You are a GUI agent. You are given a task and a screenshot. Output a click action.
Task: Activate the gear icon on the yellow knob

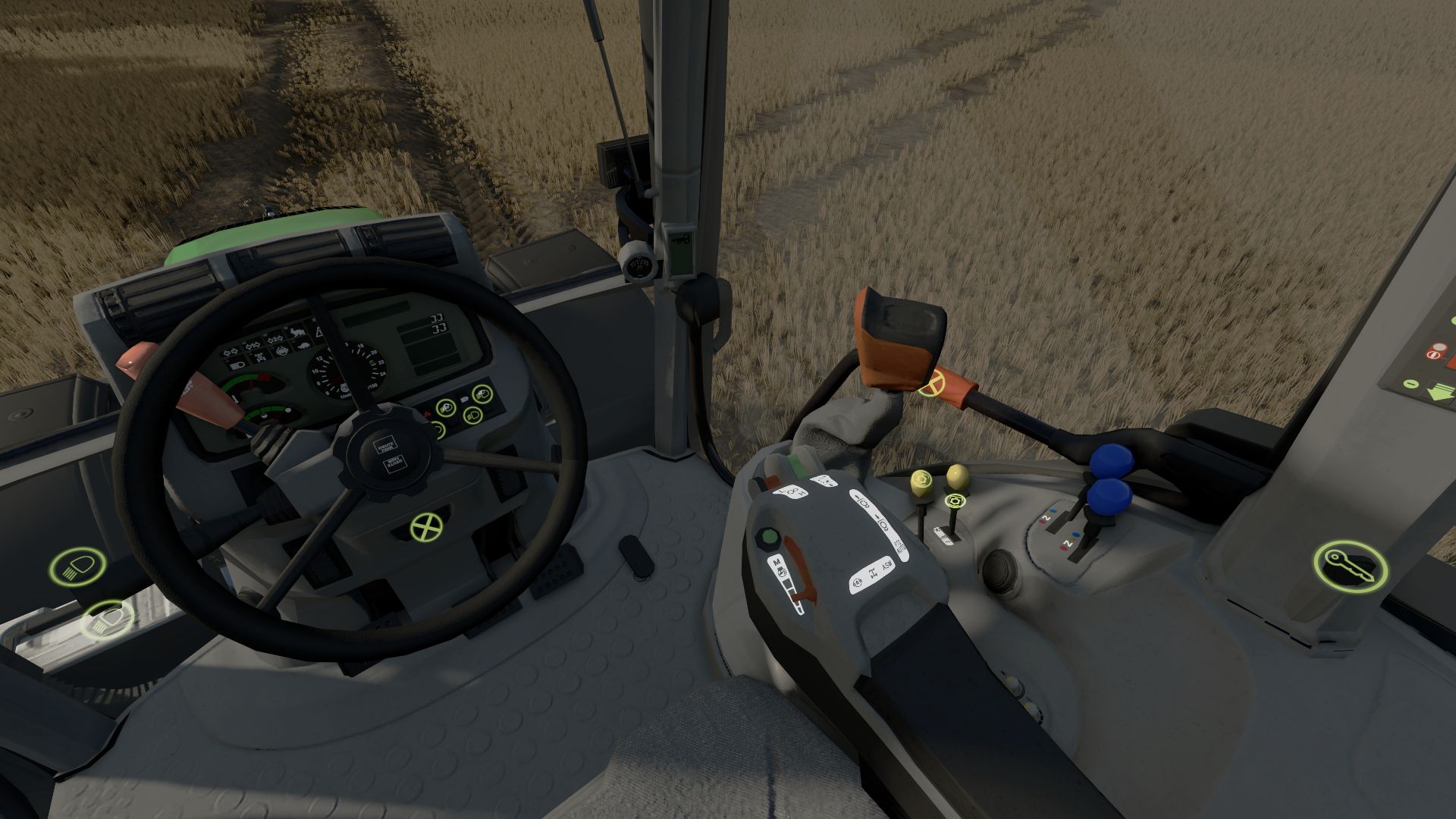click(921, 479)
